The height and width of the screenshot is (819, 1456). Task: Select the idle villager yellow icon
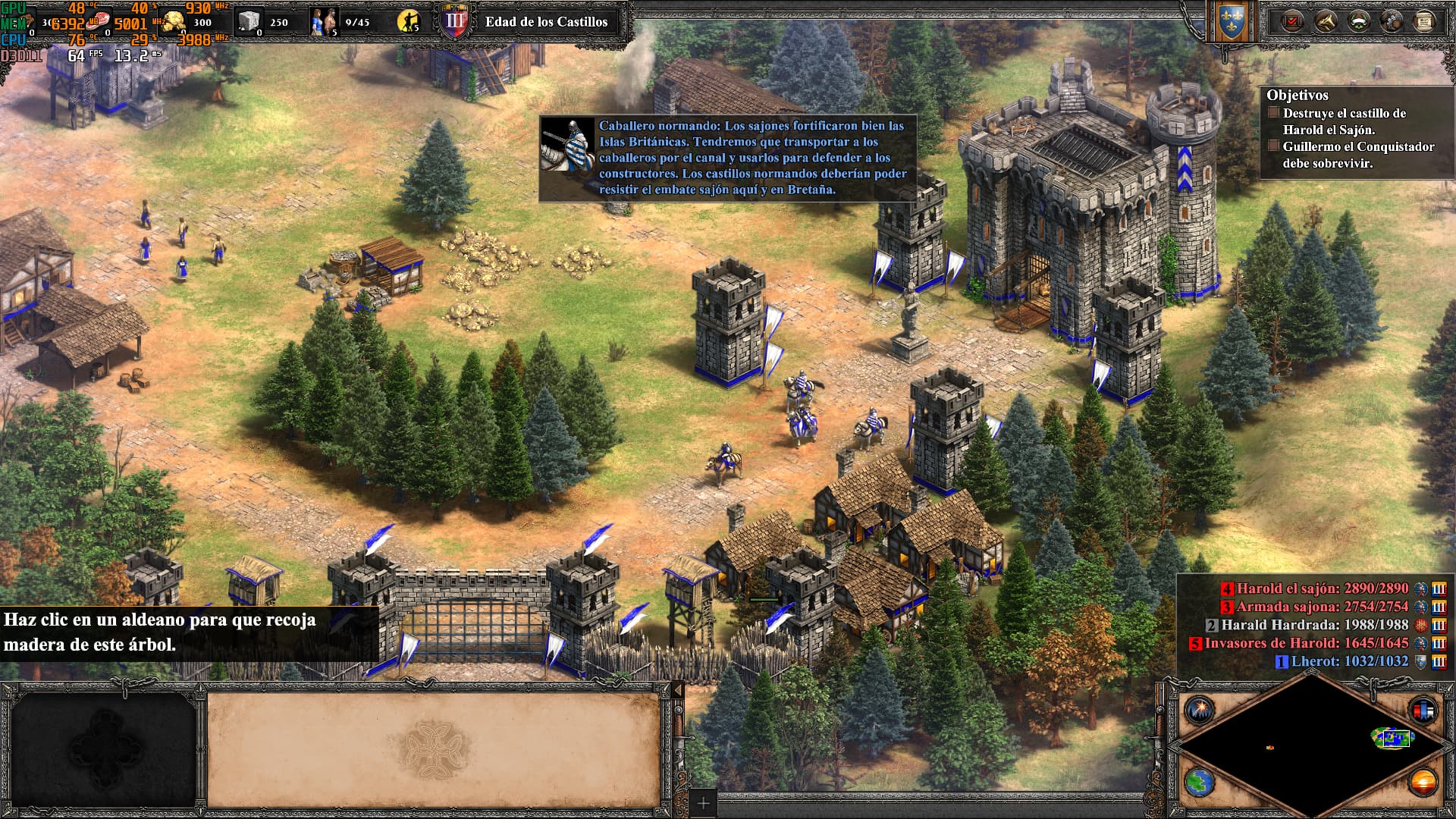coord(408,22)
